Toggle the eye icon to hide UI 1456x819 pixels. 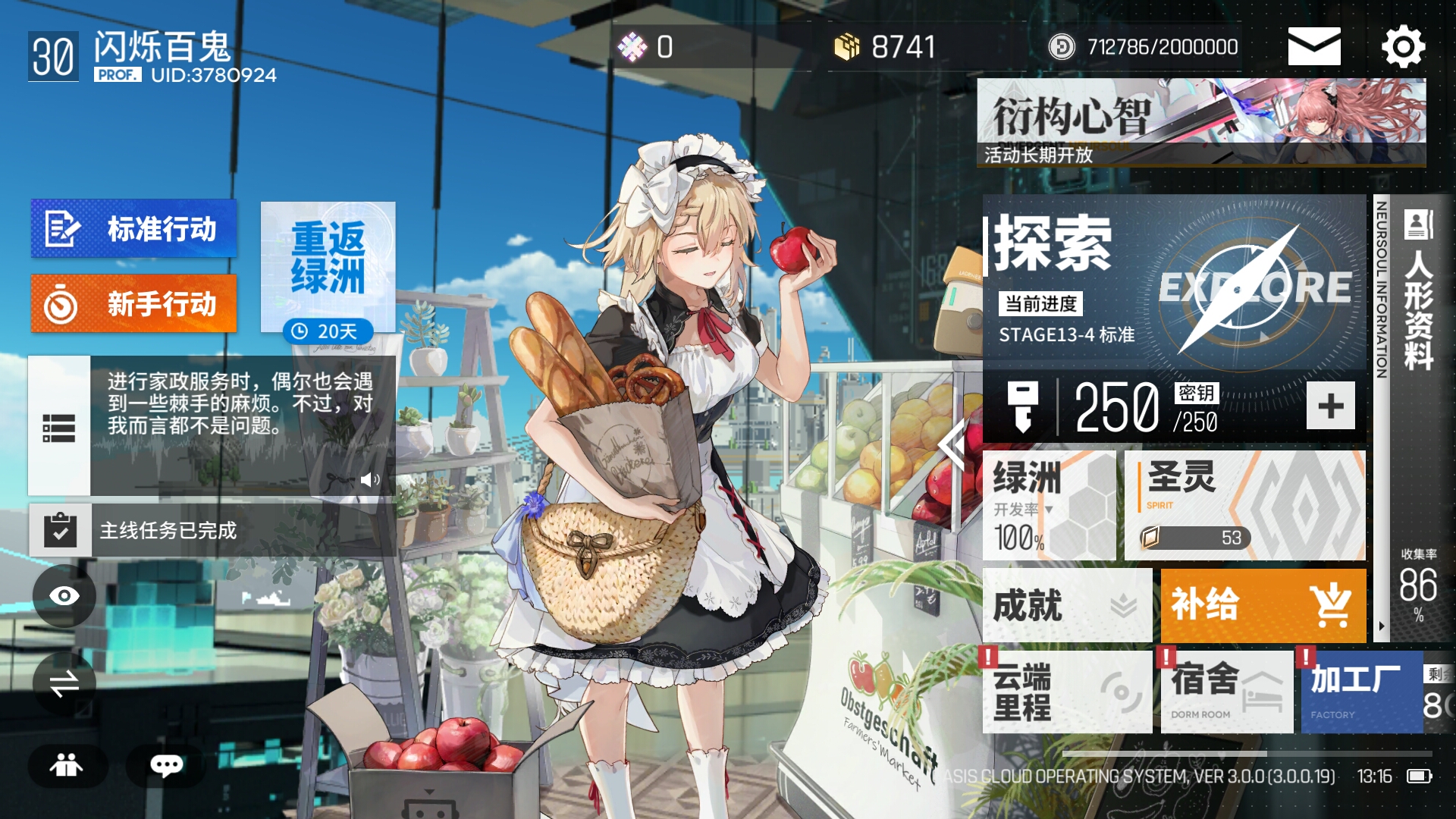pos(64,596)
